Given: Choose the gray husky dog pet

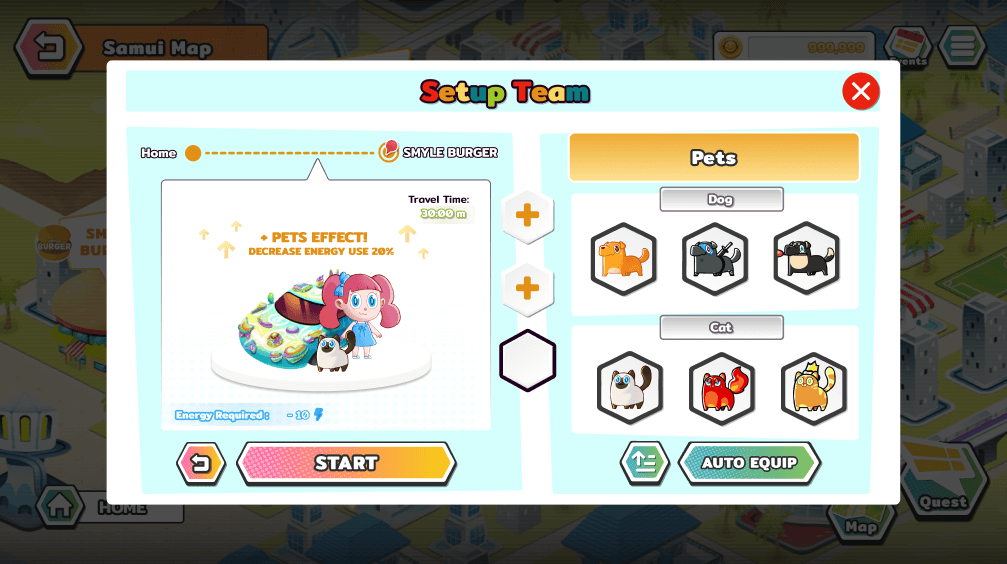Looking at the screenshot, I should [x=715, y=259].
